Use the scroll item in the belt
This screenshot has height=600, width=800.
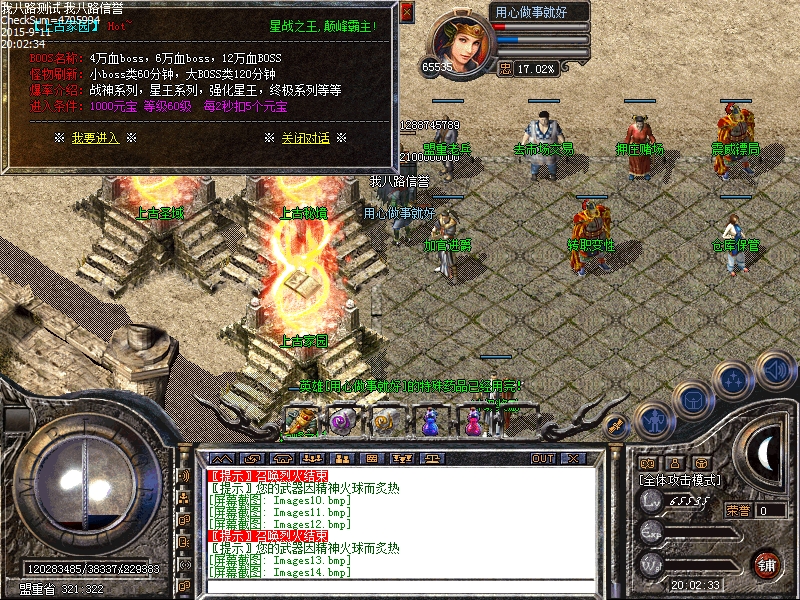coord(299,422)
